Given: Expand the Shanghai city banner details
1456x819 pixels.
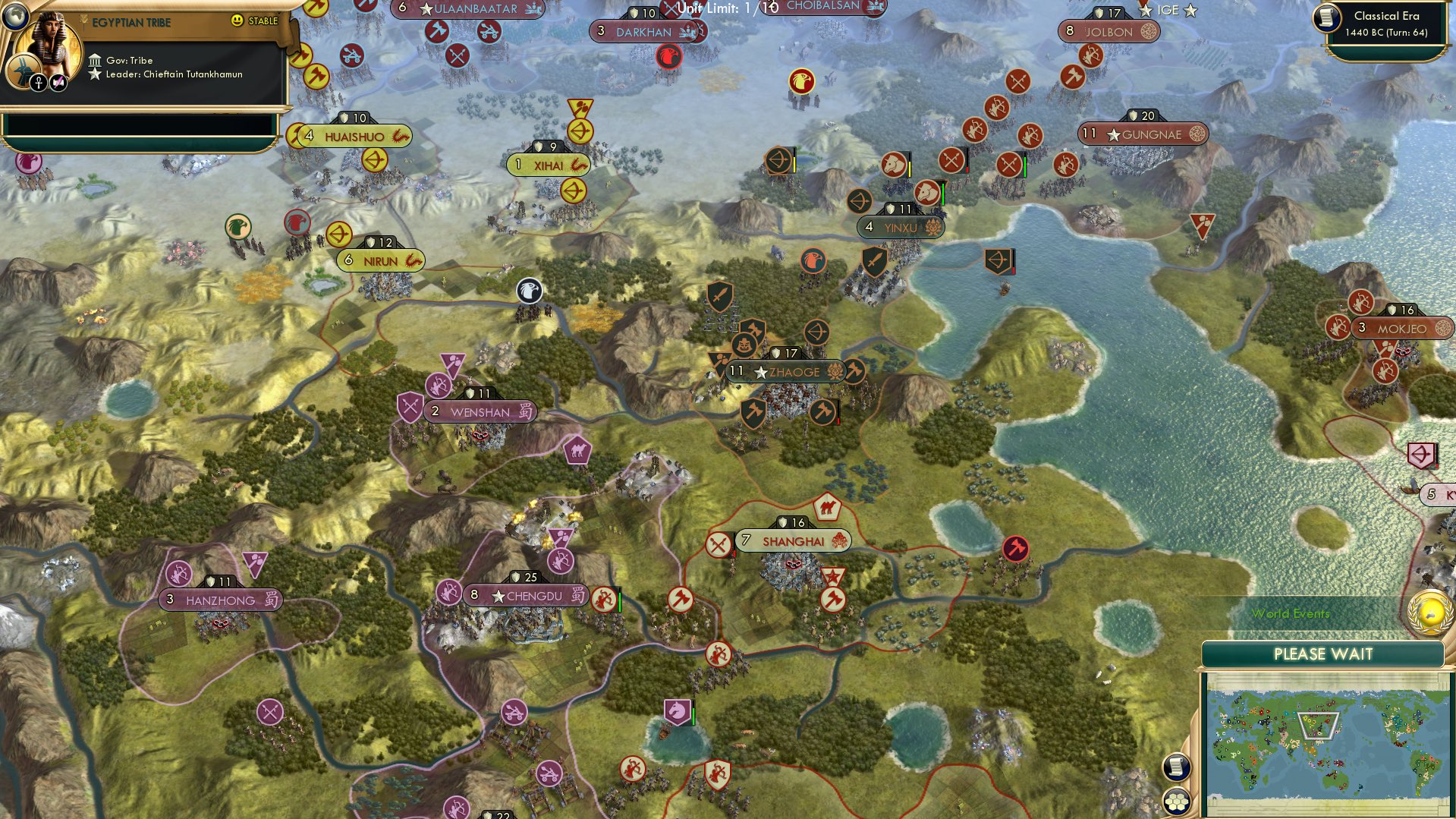Looking at the screenshot, I should 791,541.
